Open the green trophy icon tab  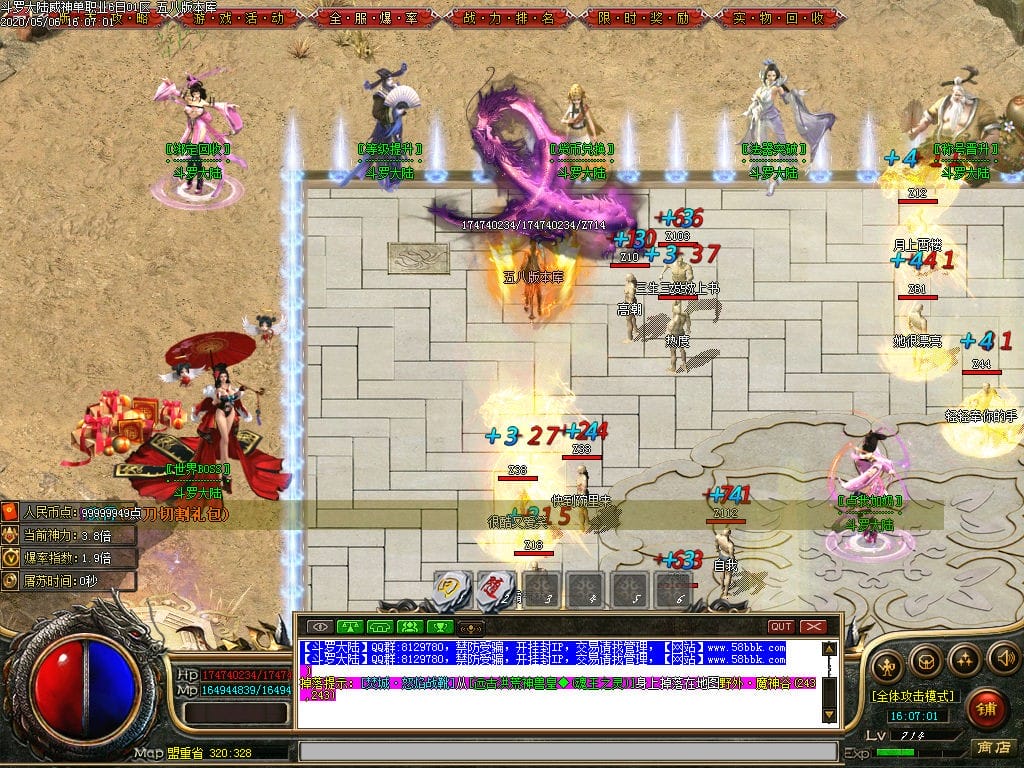coord(439,627)
